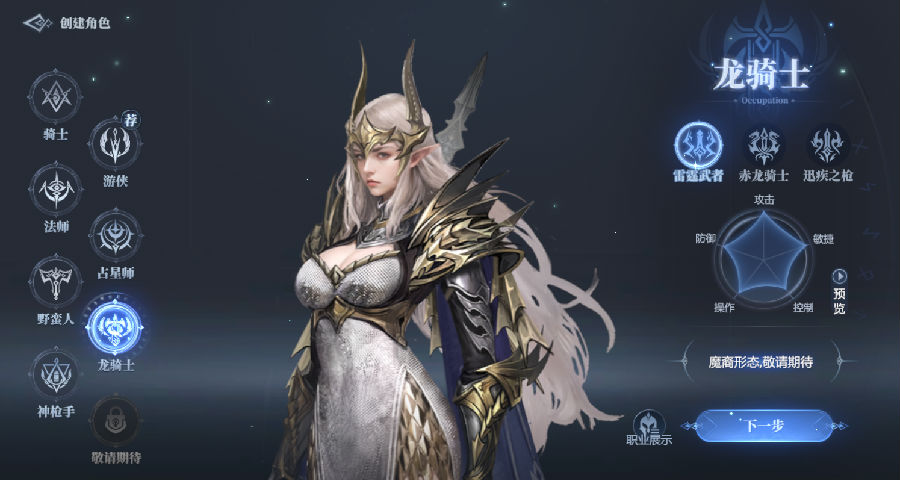Select the 占星师 (Astrologer) class
Viewport: 900px width, 480px height.
click(x=116, y=236)
